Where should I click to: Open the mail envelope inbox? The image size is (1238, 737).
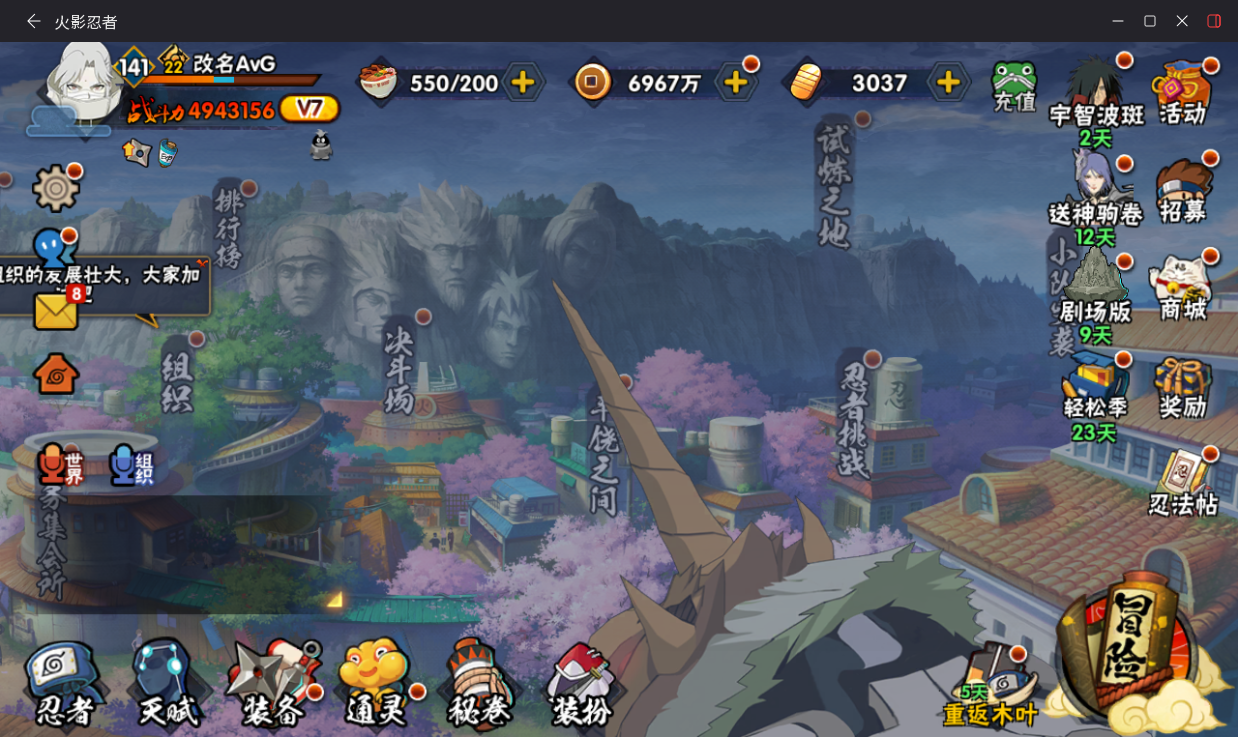(x=56, y=311)
